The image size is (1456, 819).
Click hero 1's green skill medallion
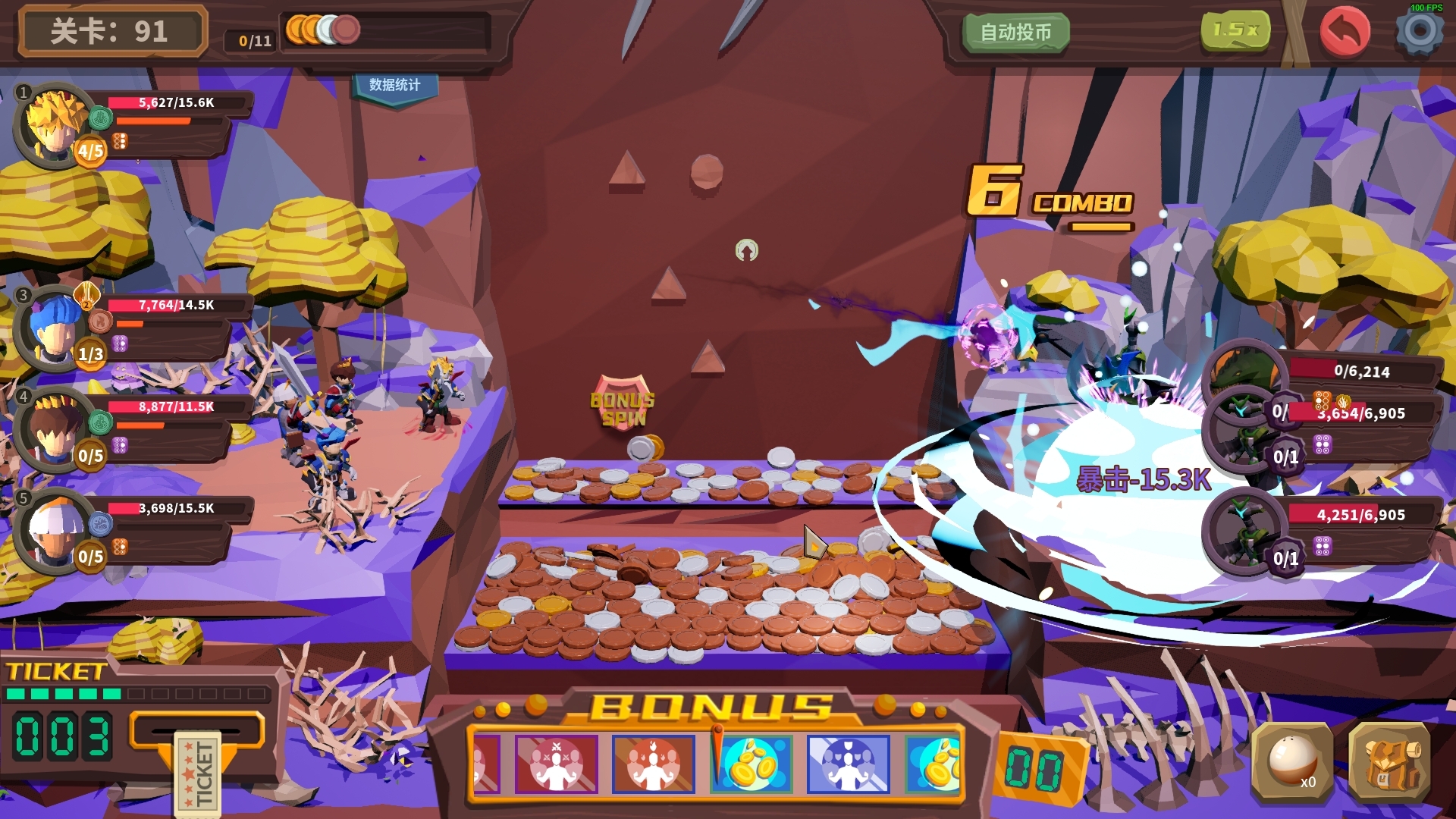(x=100, y=118)
